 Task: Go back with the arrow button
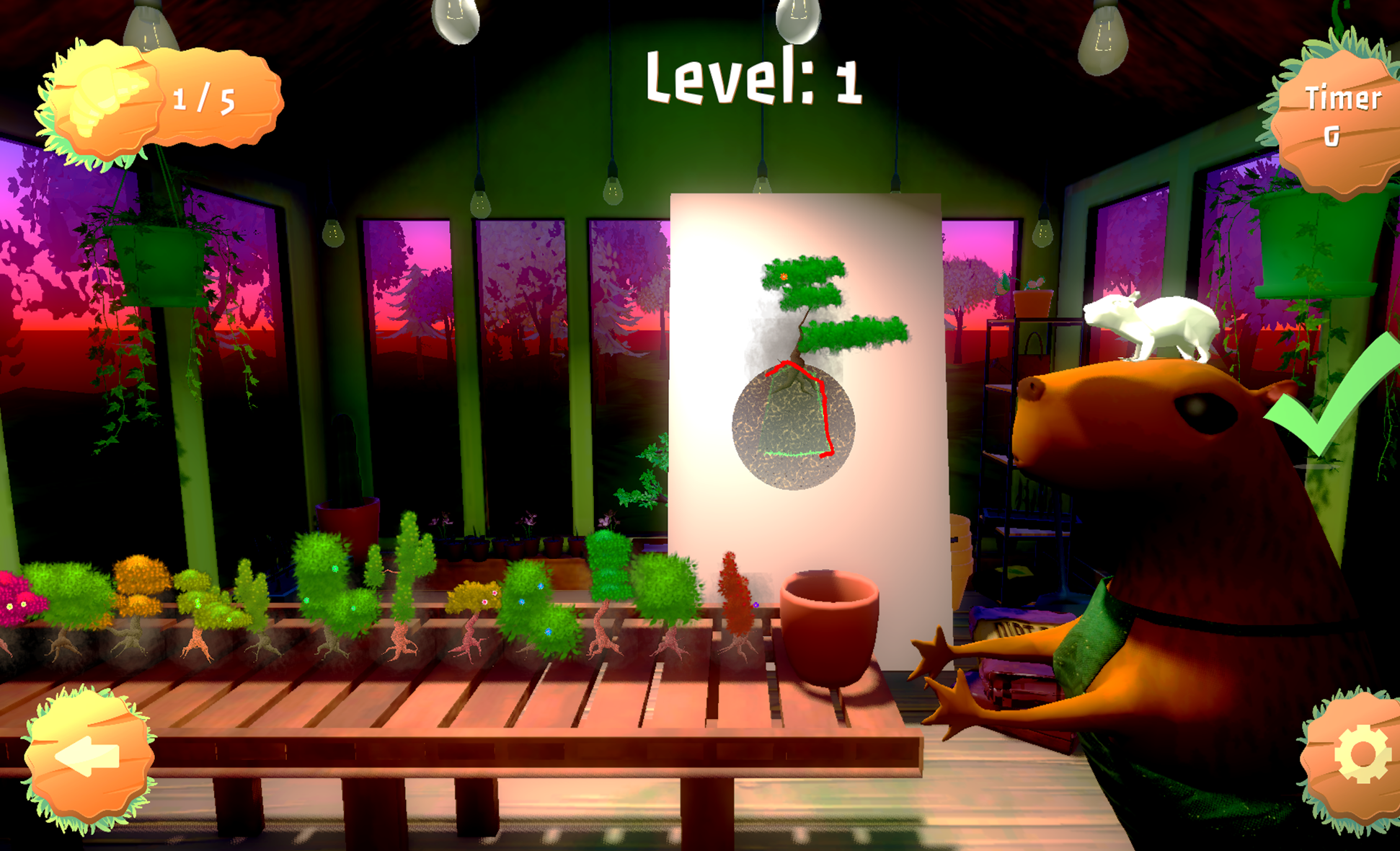click(x=89, y=757)
